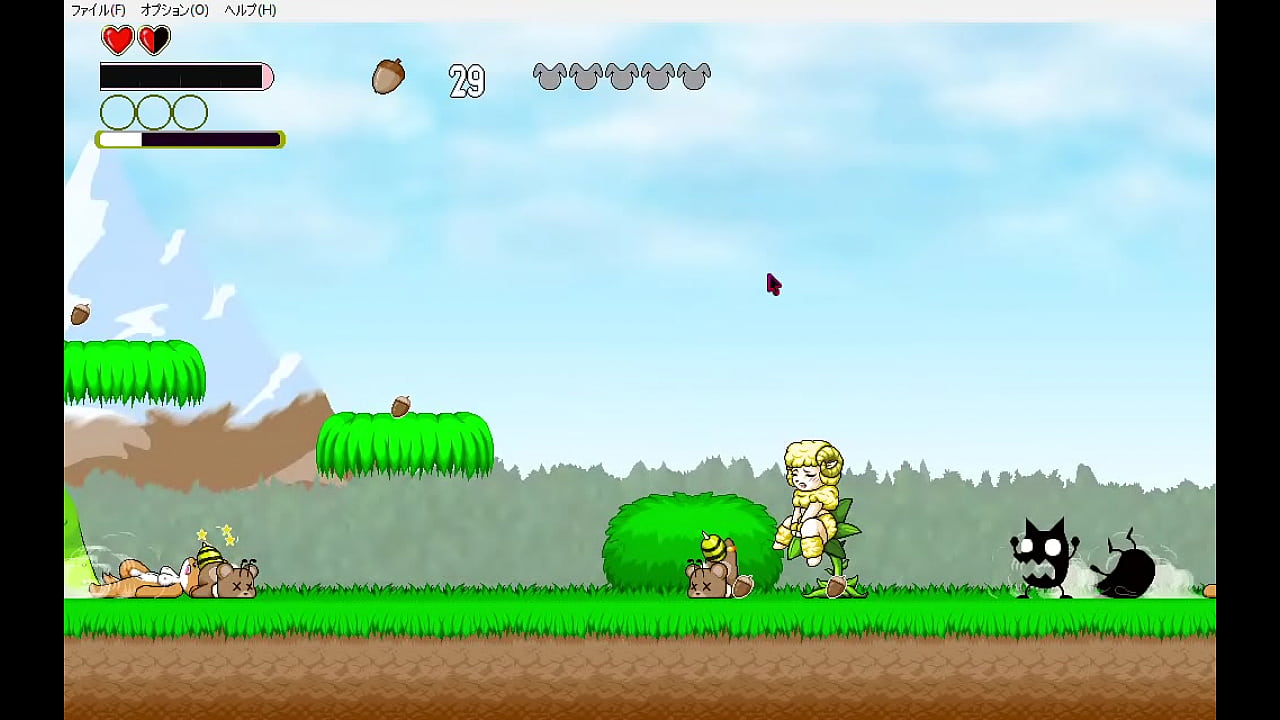Image resolution: width=1280 pixels, height=720 pixels.
Task: Click the number 29 acorn count
Action: pyautogui.click(x=466, y=79)
